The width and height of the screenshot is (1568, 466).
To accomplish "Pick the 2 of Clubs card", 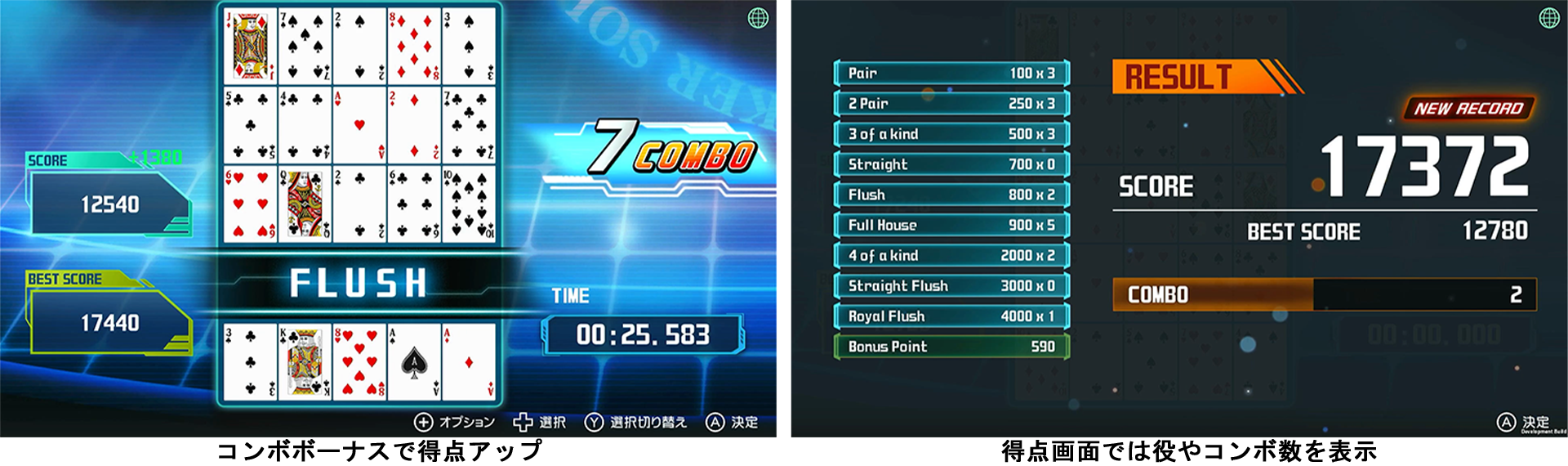I will point(359,204).
